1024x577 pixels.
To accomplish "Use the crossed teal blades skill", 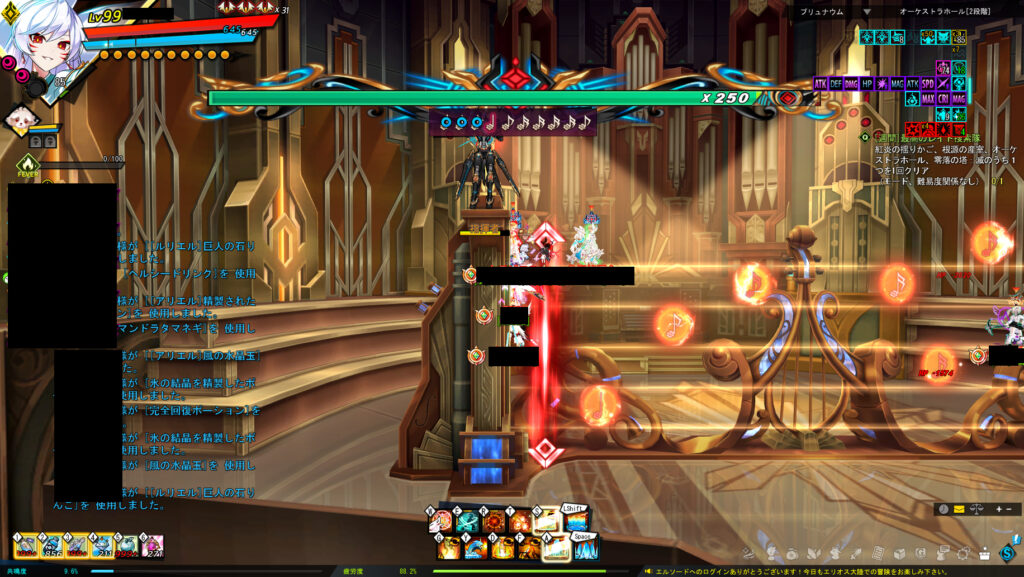I will [466, 522].
